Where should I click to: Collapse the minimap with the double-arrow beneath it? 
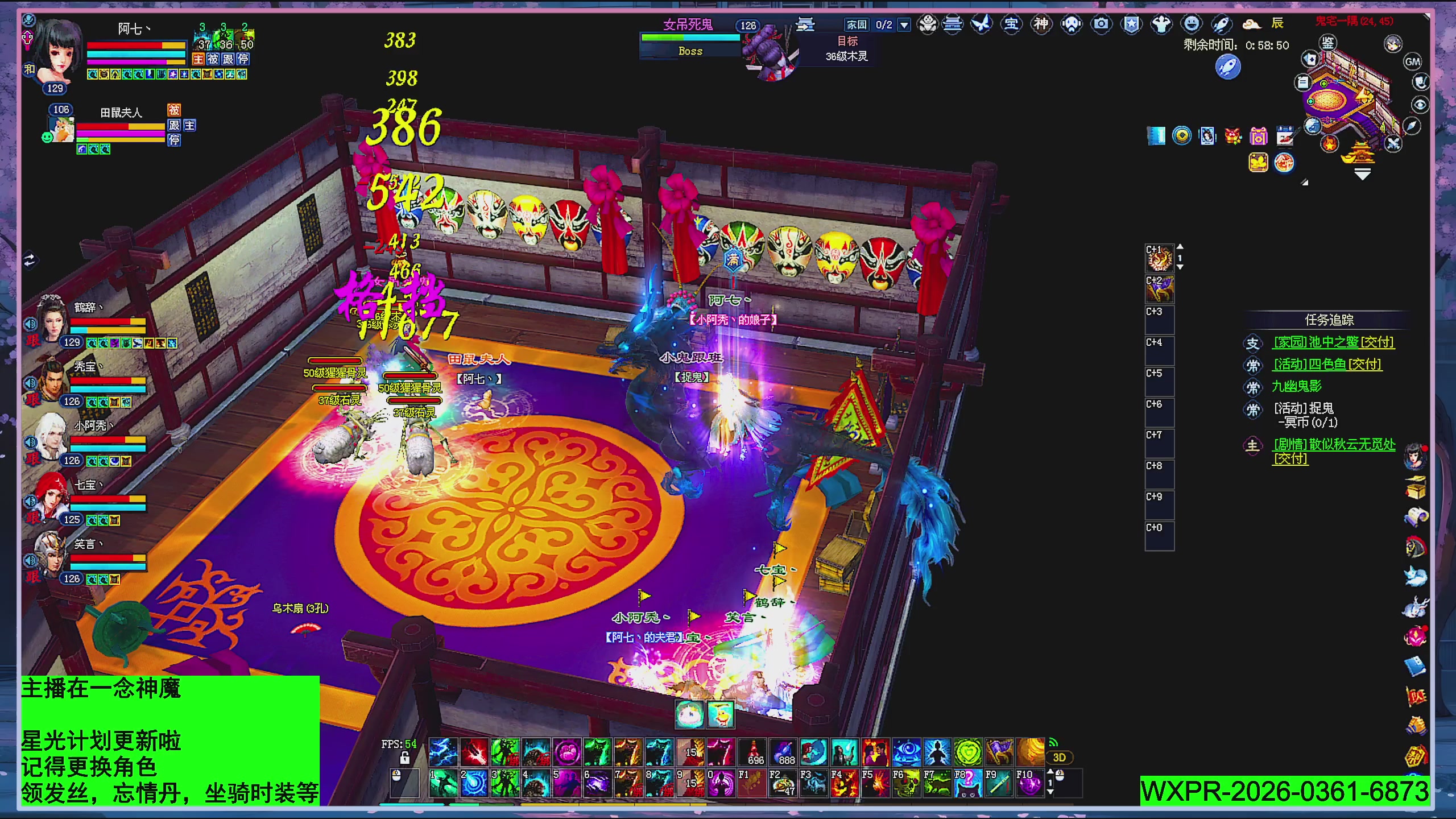[x=1362, y=173]
